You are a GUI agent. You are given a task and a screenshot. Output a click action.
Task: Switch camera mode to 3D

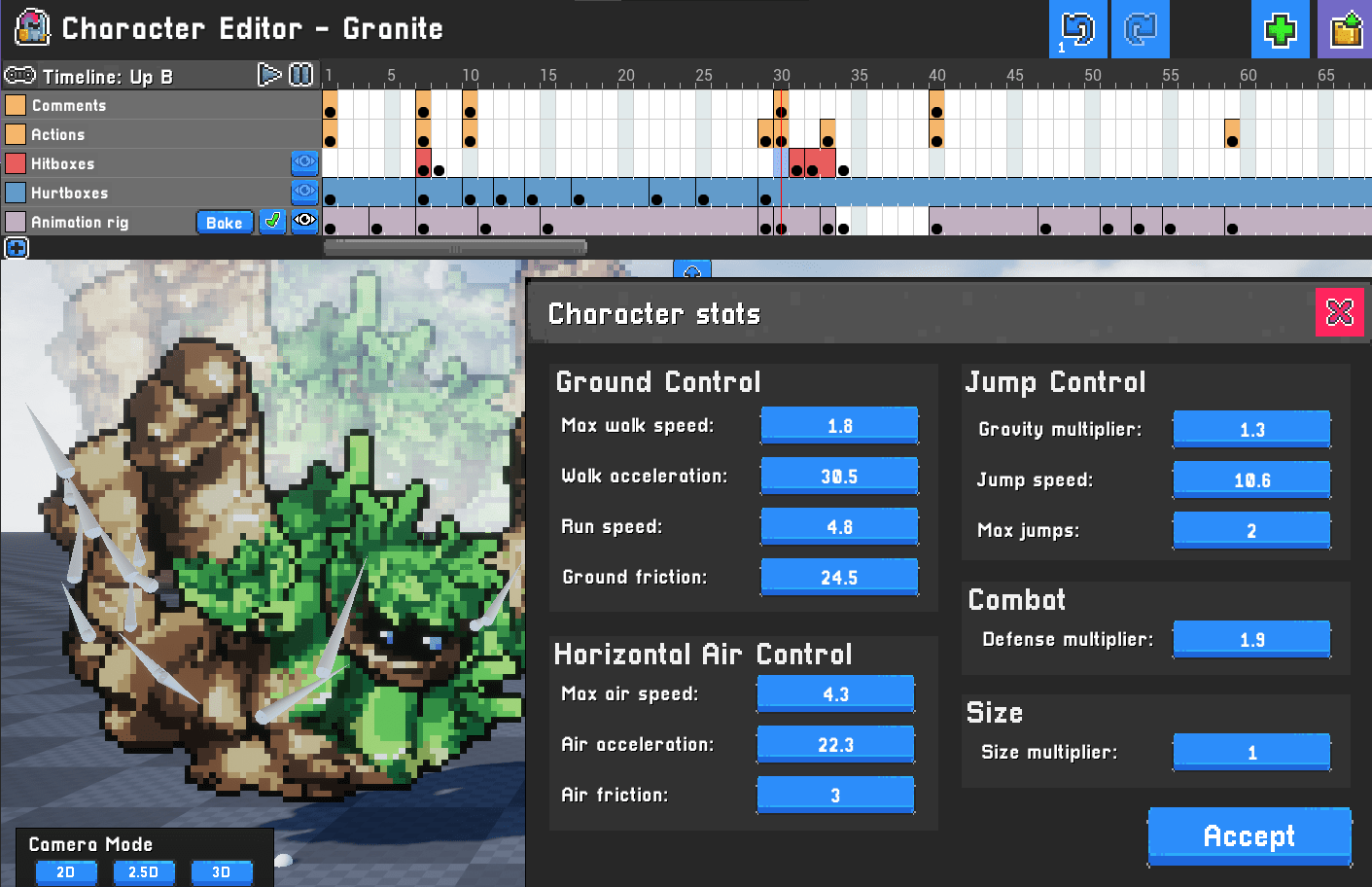[x=222, y=872]
